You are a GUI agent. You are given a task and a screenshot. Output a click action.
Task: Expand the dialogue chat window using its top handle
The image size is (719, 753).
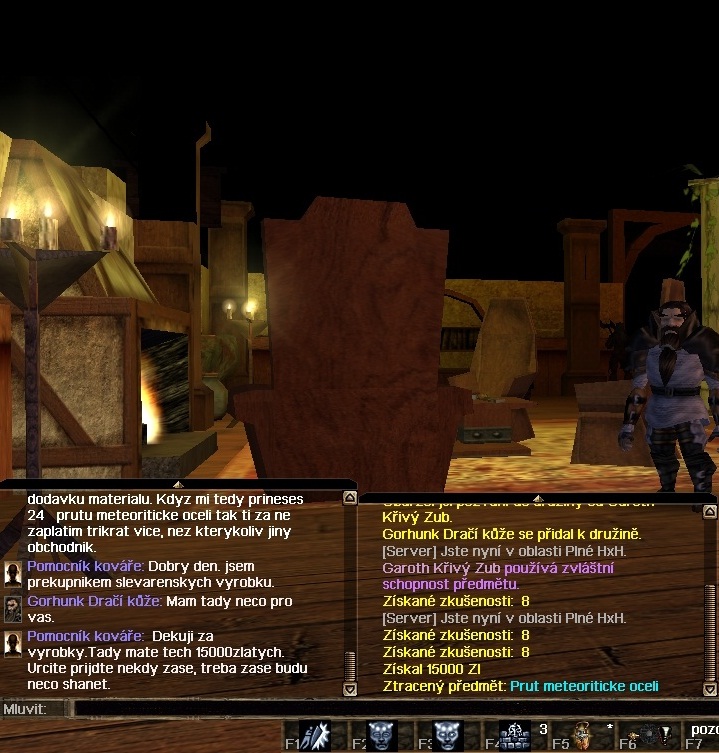point(178,484)
